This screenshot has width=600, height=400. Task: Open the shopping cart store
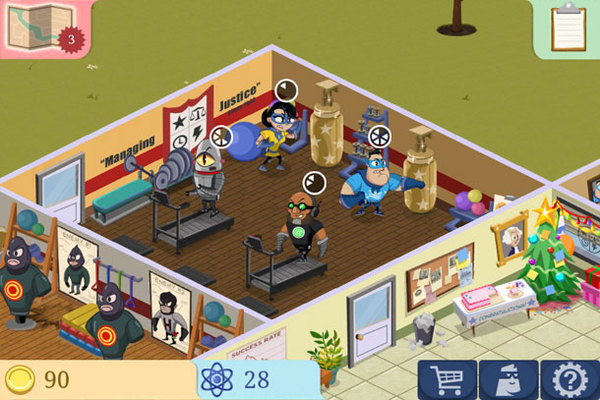(x=447, y=380)
